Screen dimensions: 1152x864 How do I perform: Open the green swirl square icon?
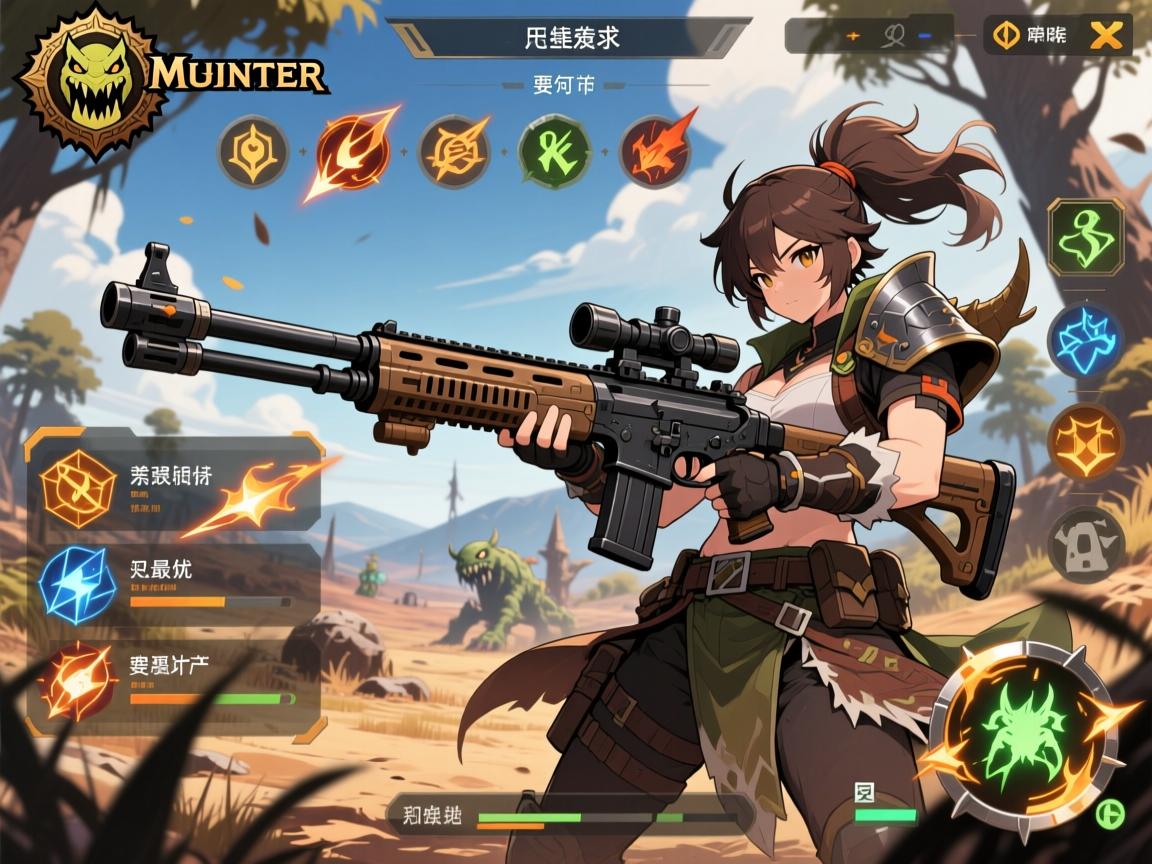click(x=1086, y=237)
